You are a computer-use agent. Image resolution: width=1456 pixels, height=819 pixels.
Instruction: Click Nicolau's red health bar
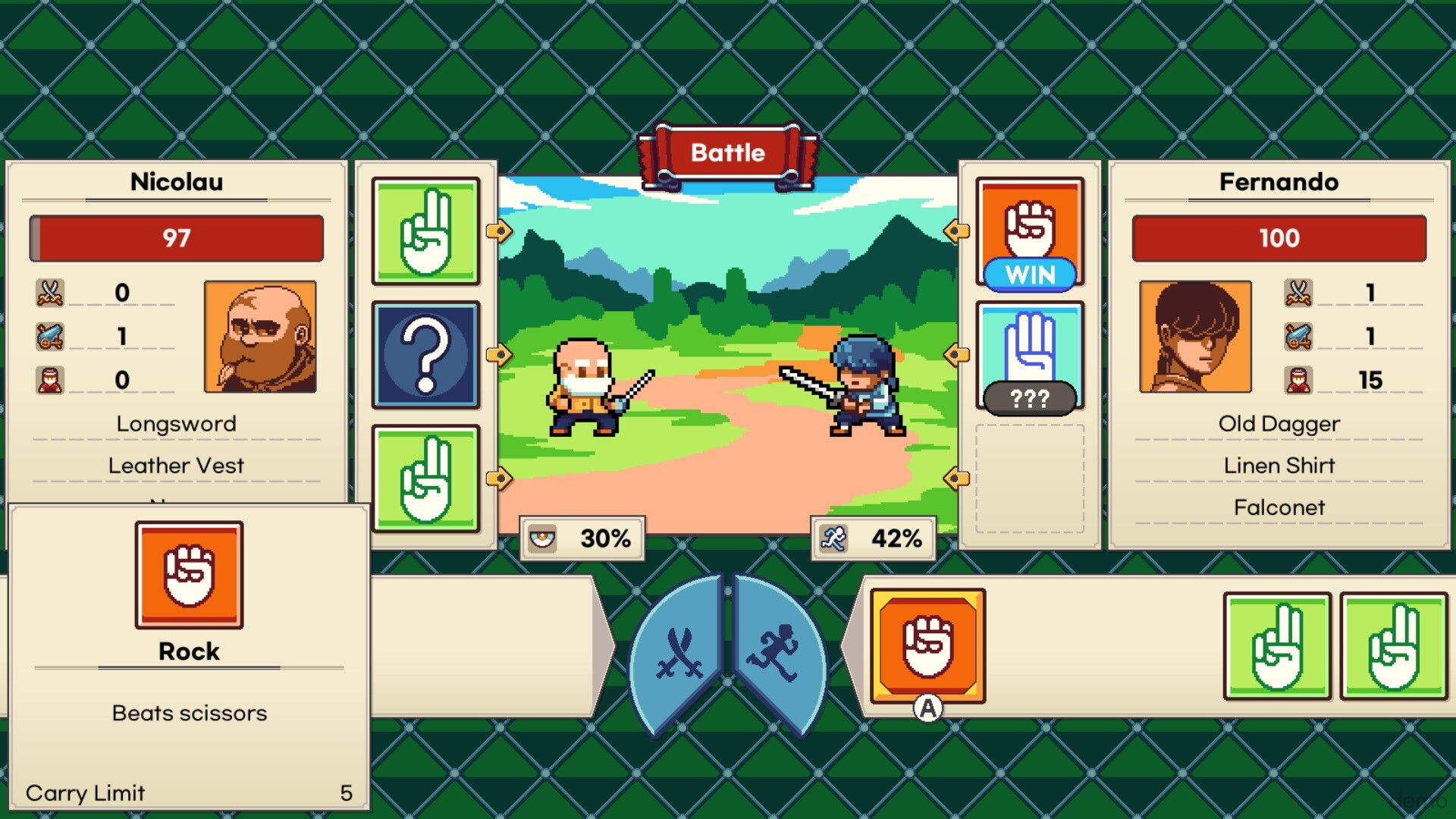[177, 237]
